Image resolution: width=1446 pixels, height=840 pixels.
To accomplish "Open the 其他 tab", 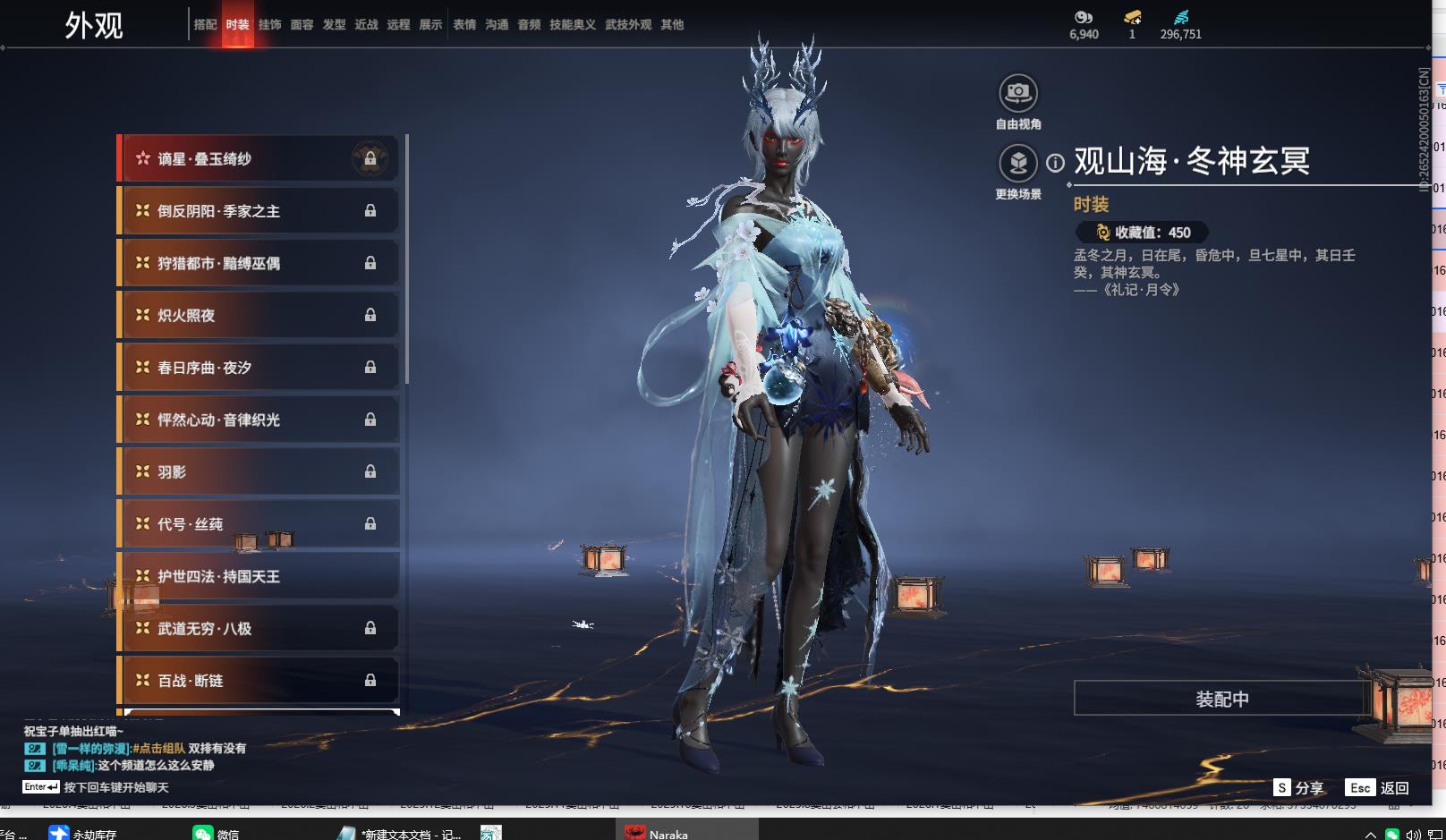I will [x=672, y=25].
